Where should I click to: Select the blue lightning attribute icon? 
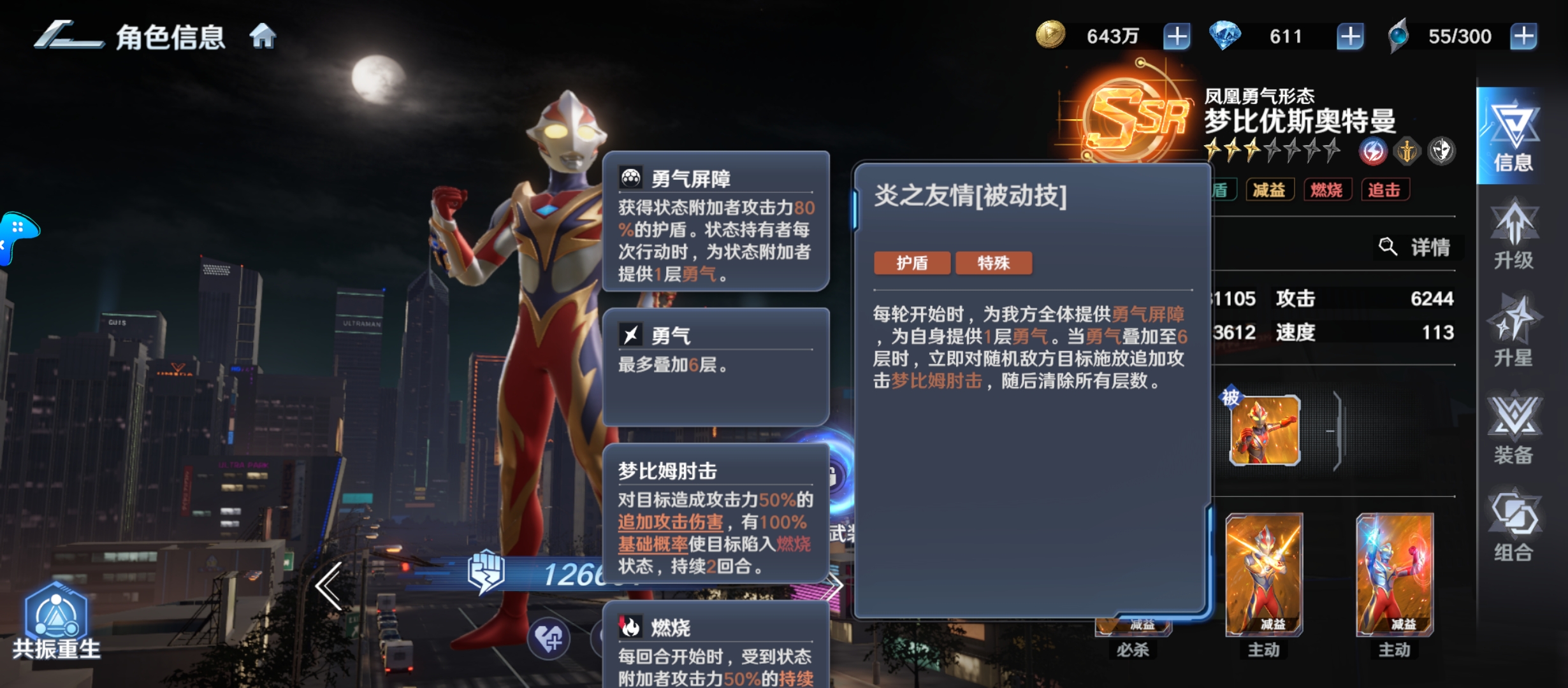(x=1374, y=150)
